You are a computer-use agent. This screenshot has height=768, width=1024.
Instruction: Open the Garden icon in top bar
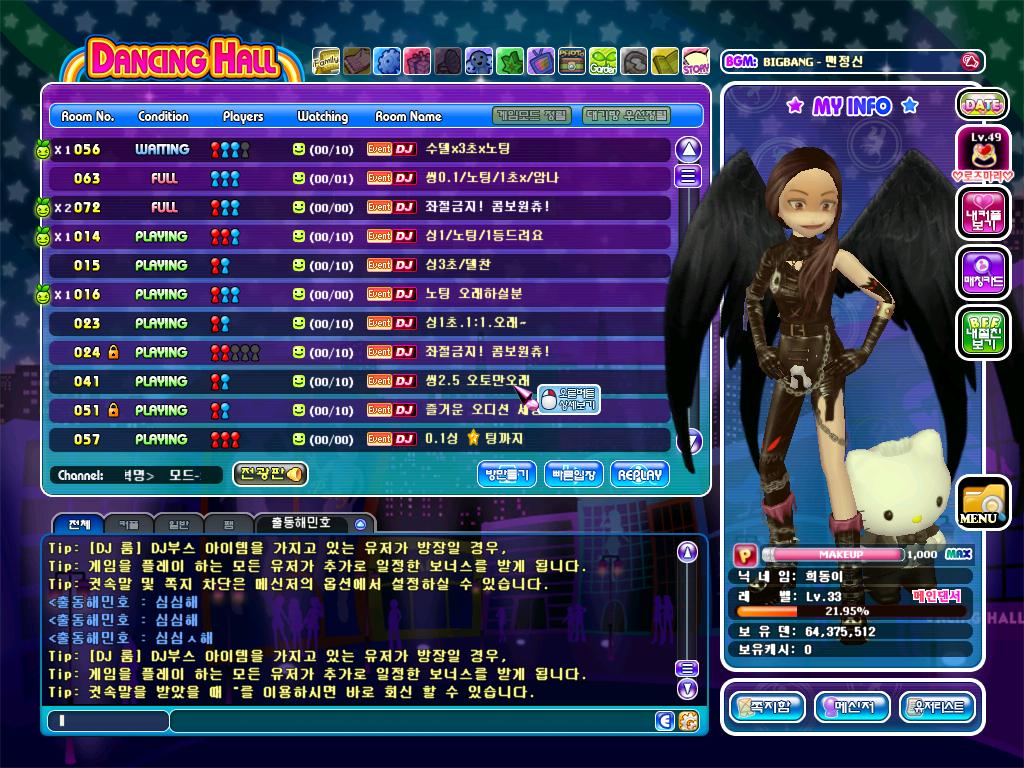602,62
